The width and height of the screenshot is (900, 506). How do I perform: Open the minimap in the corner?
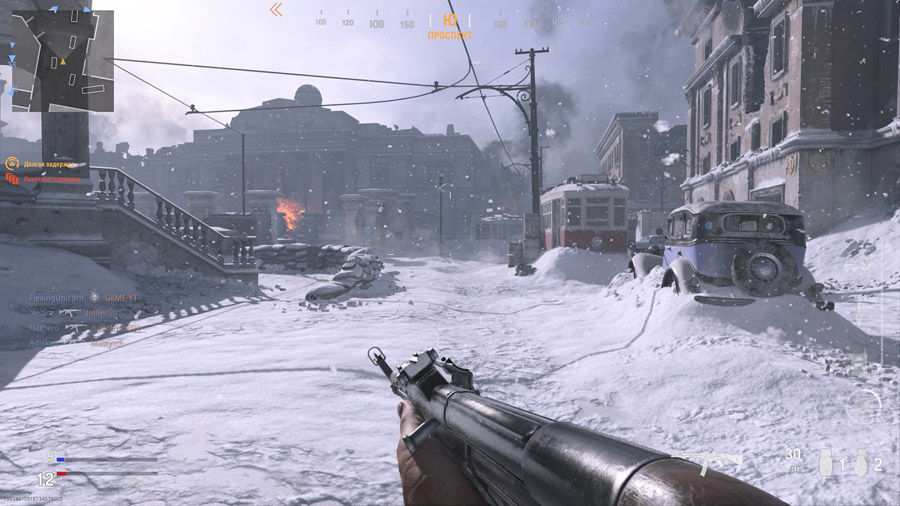[62, 61]
